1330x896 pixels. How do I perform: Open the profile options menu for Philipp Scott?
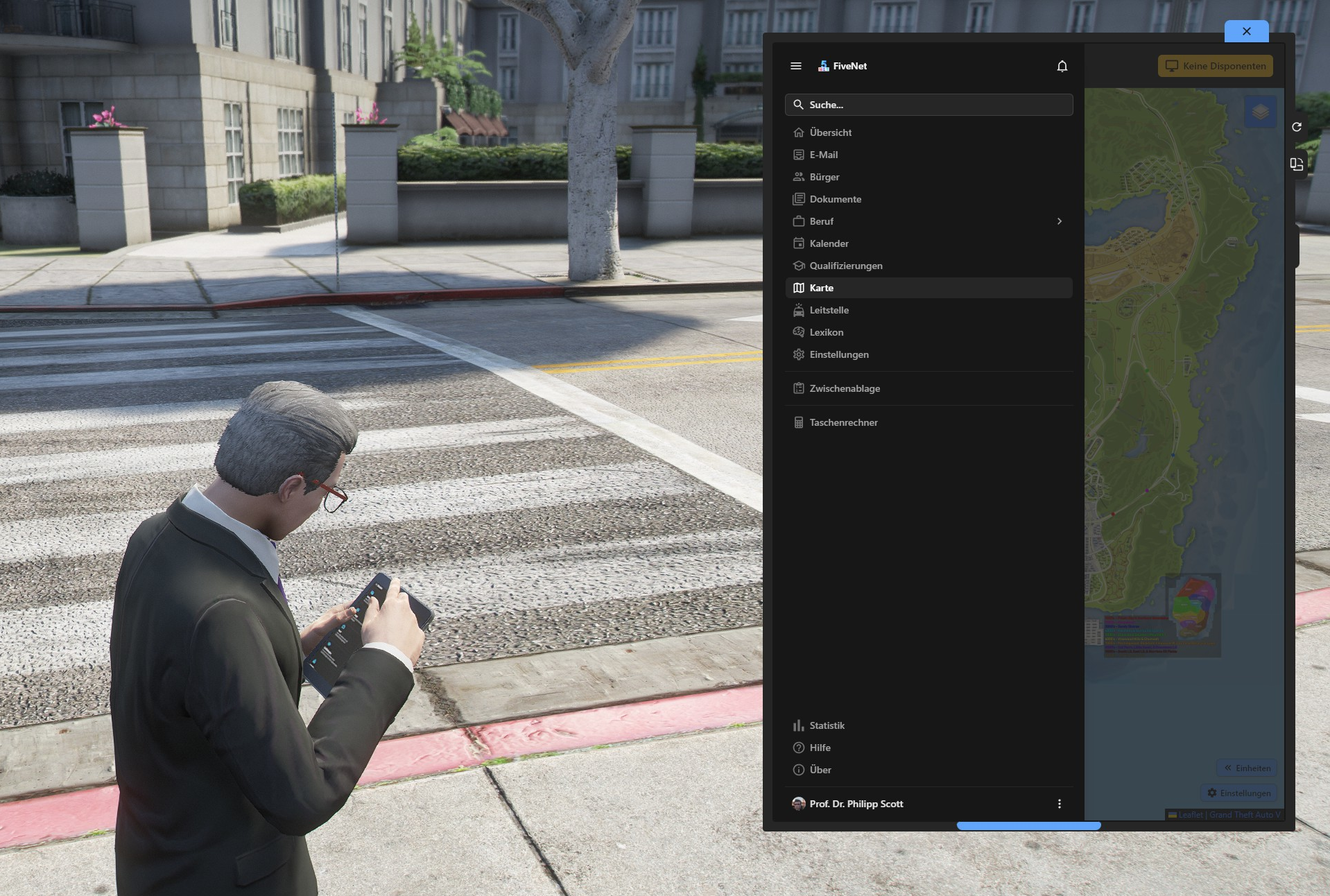(x=1060, y=804)
